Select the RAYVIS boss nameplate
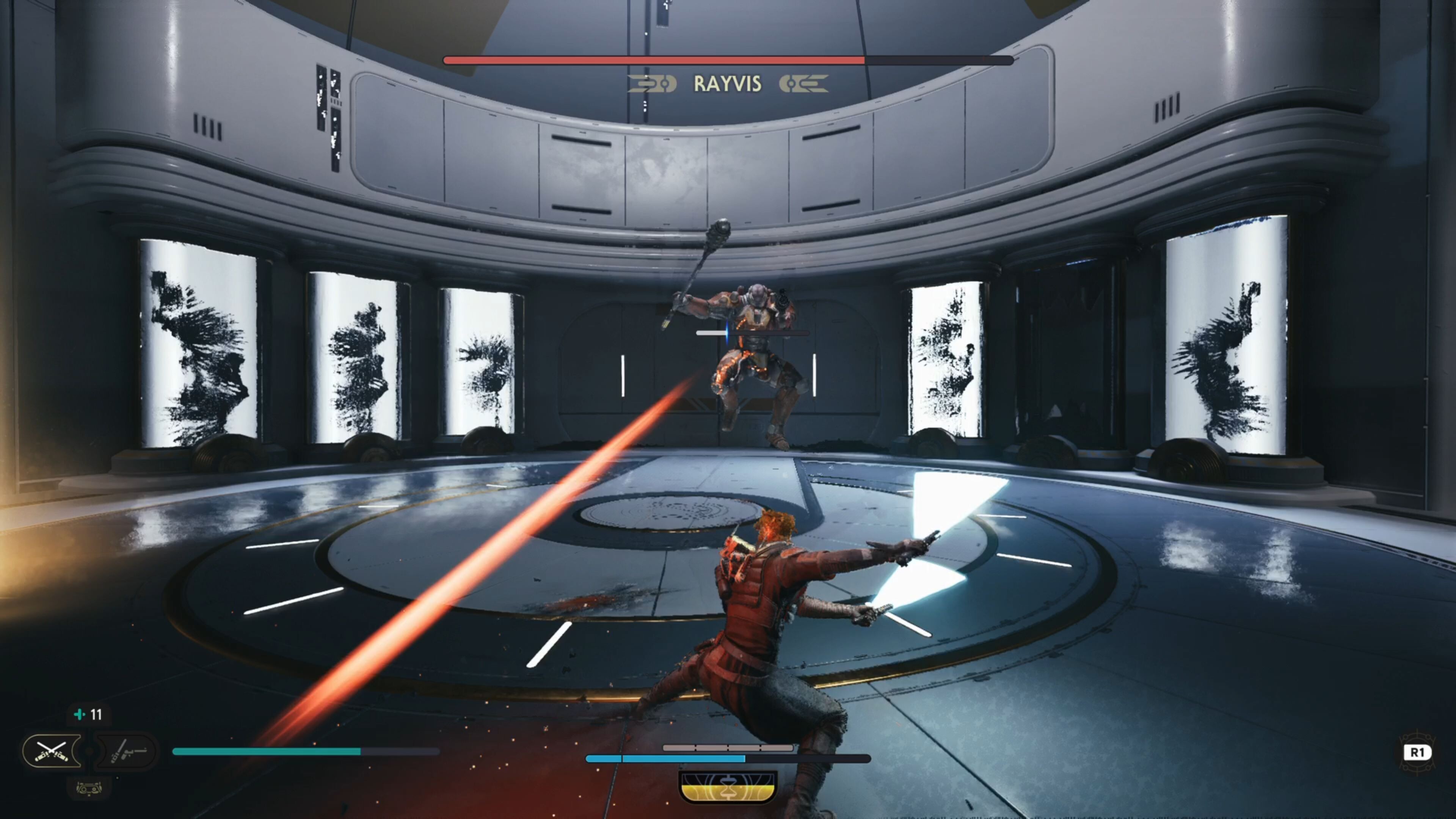This screenshot has width=1456, height=819. coord(728,84)
